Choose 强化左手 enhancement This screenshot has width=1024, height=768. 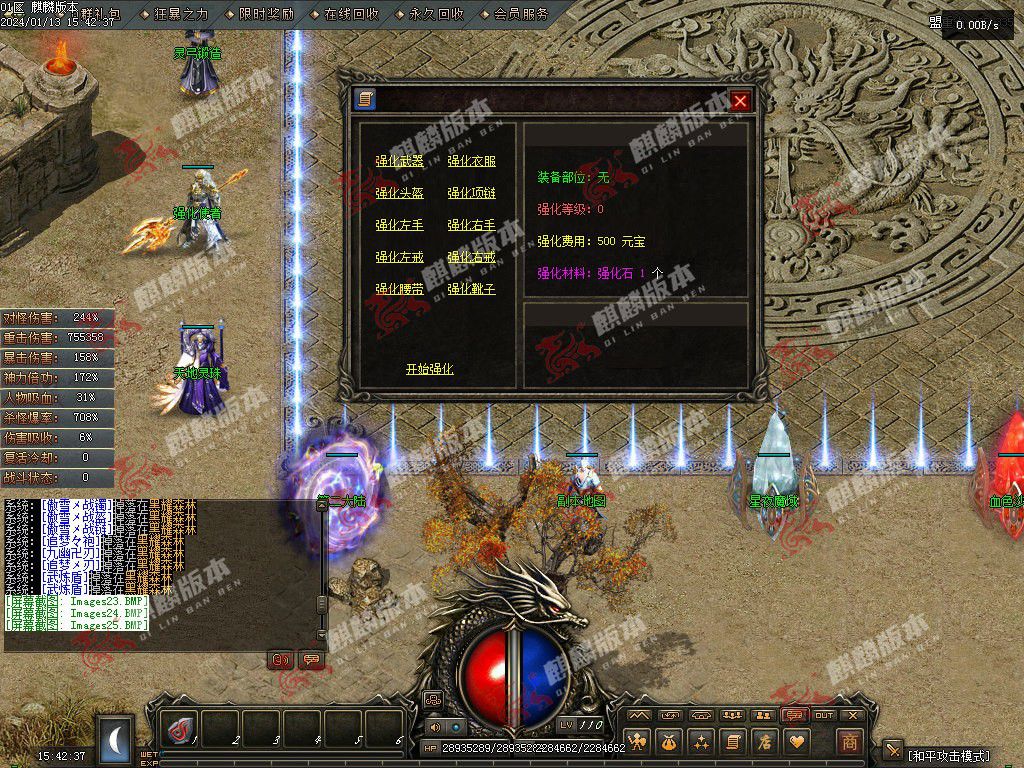click(x=399, y=225)
